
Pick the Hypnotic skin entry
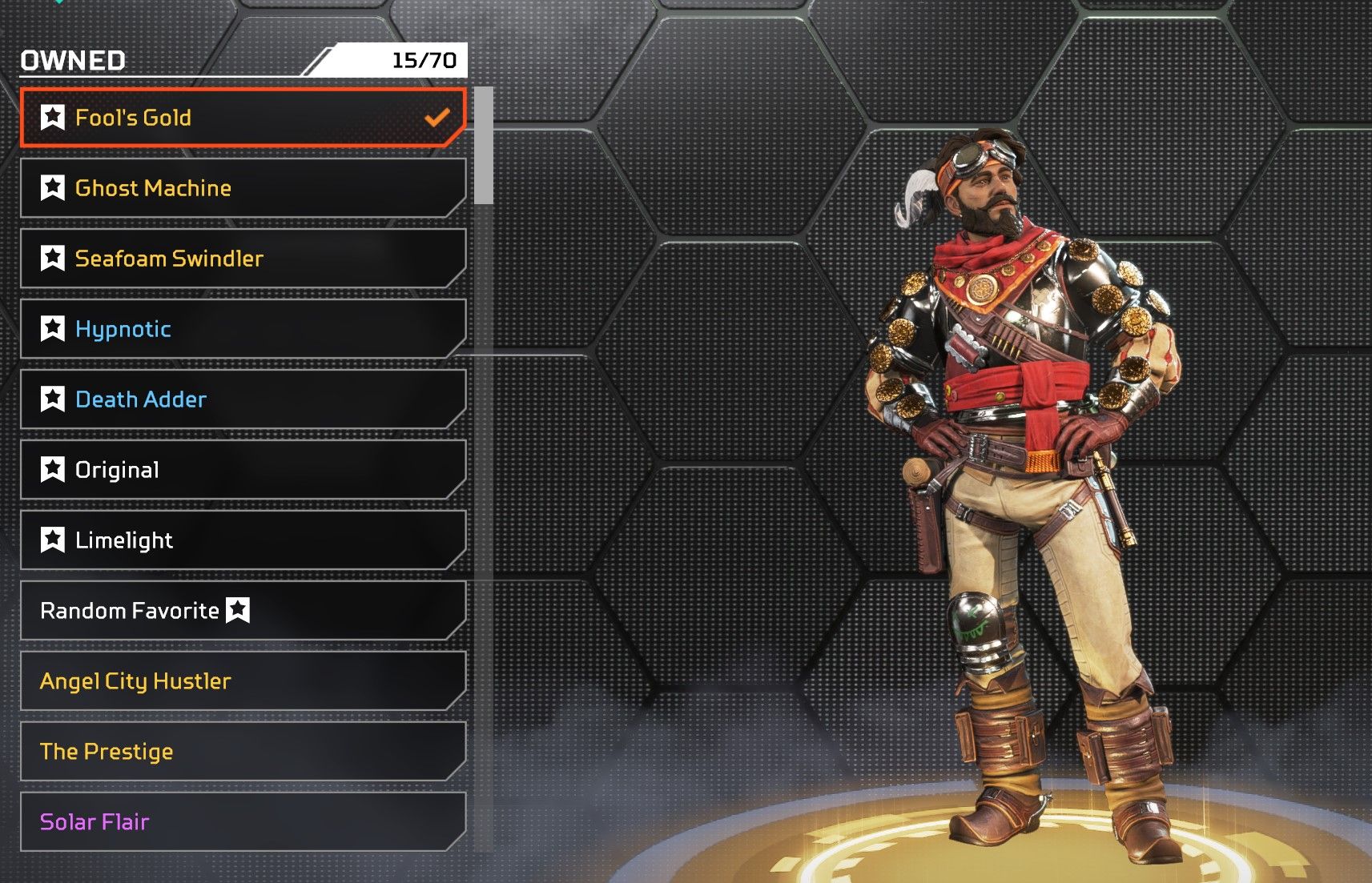tap(240, 329)
